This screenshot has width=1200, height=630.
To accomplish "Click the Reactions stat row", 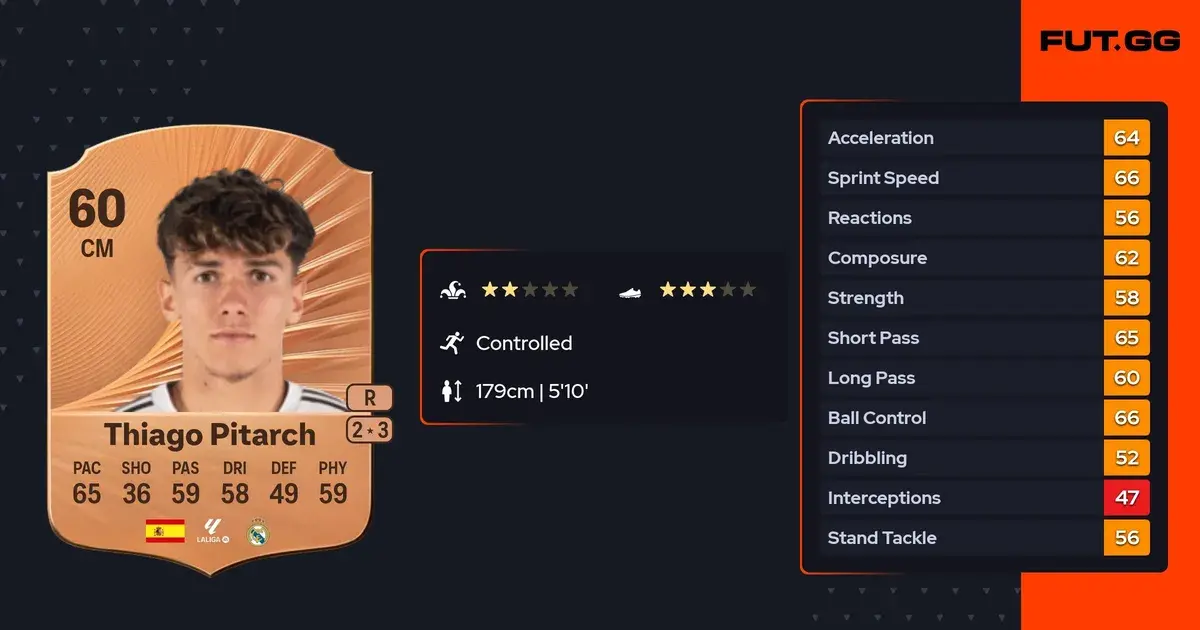I will tap(984, 218).
